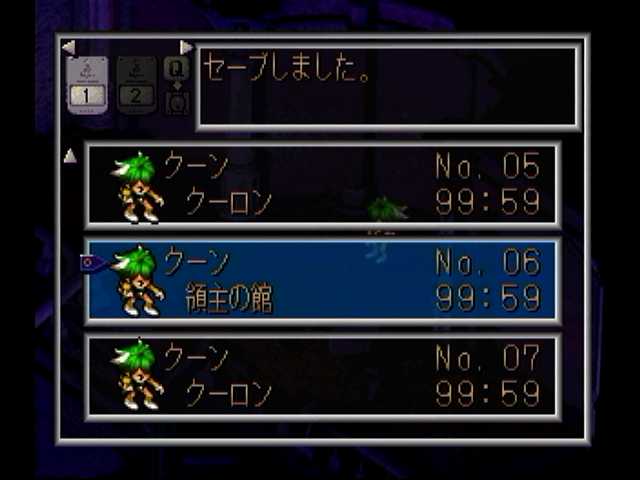Click the right arrow above the memory cards
This screenshot has height=480, width=640.
(186, 47)
